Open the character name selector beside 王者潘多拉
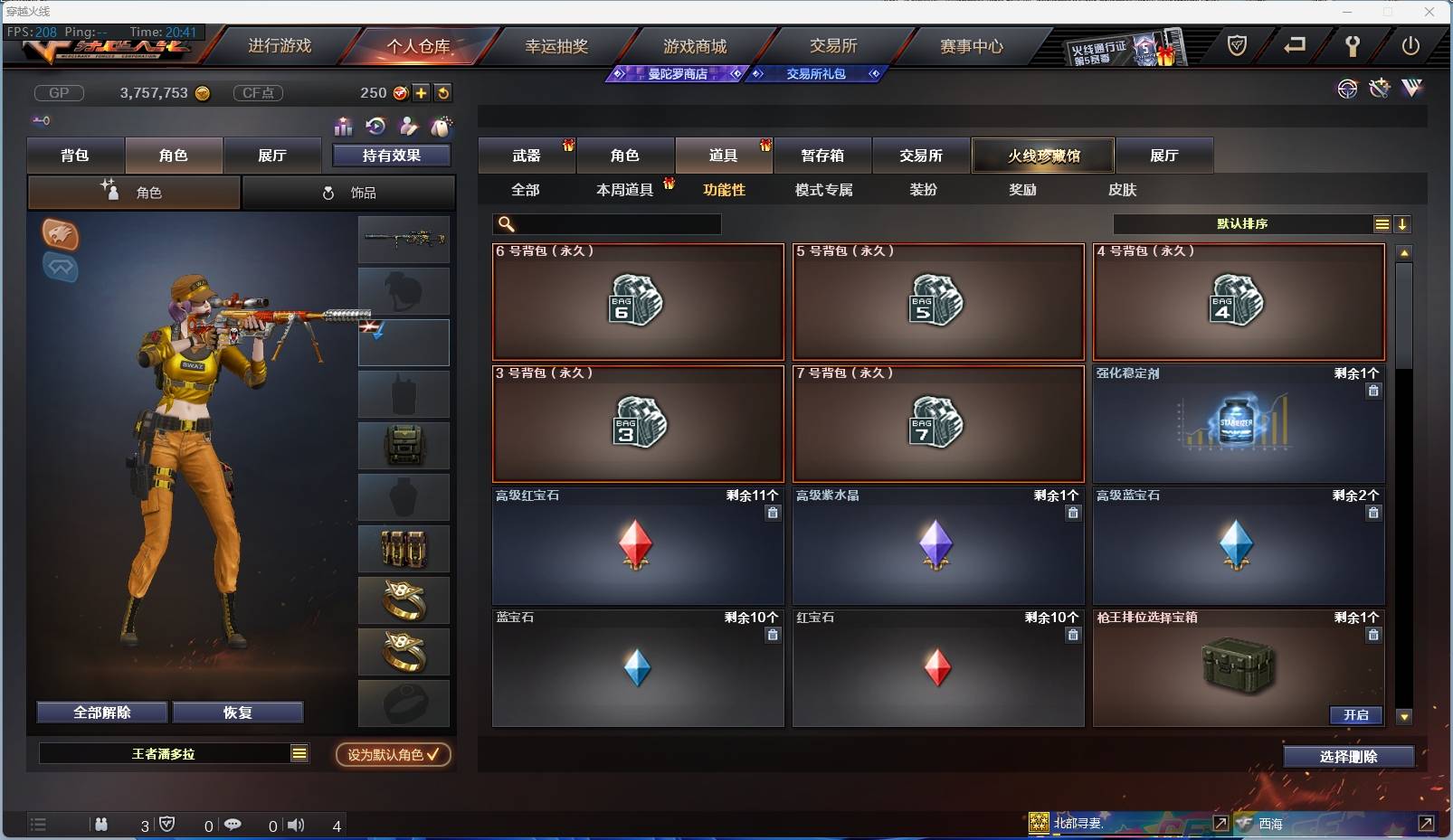Viewport: 1453px width, 840px height. point(298,753)
